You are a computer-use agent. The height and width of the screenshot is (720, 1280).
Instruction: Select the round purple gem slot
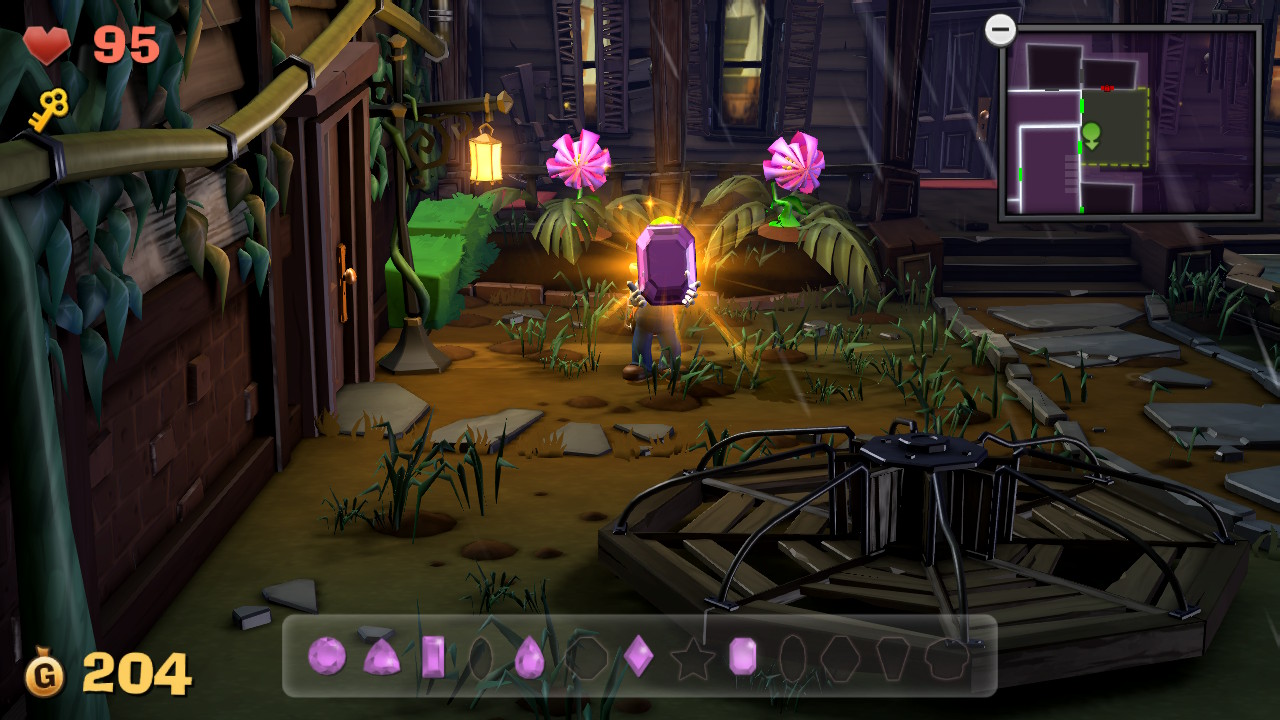click(x=326, y=656)
